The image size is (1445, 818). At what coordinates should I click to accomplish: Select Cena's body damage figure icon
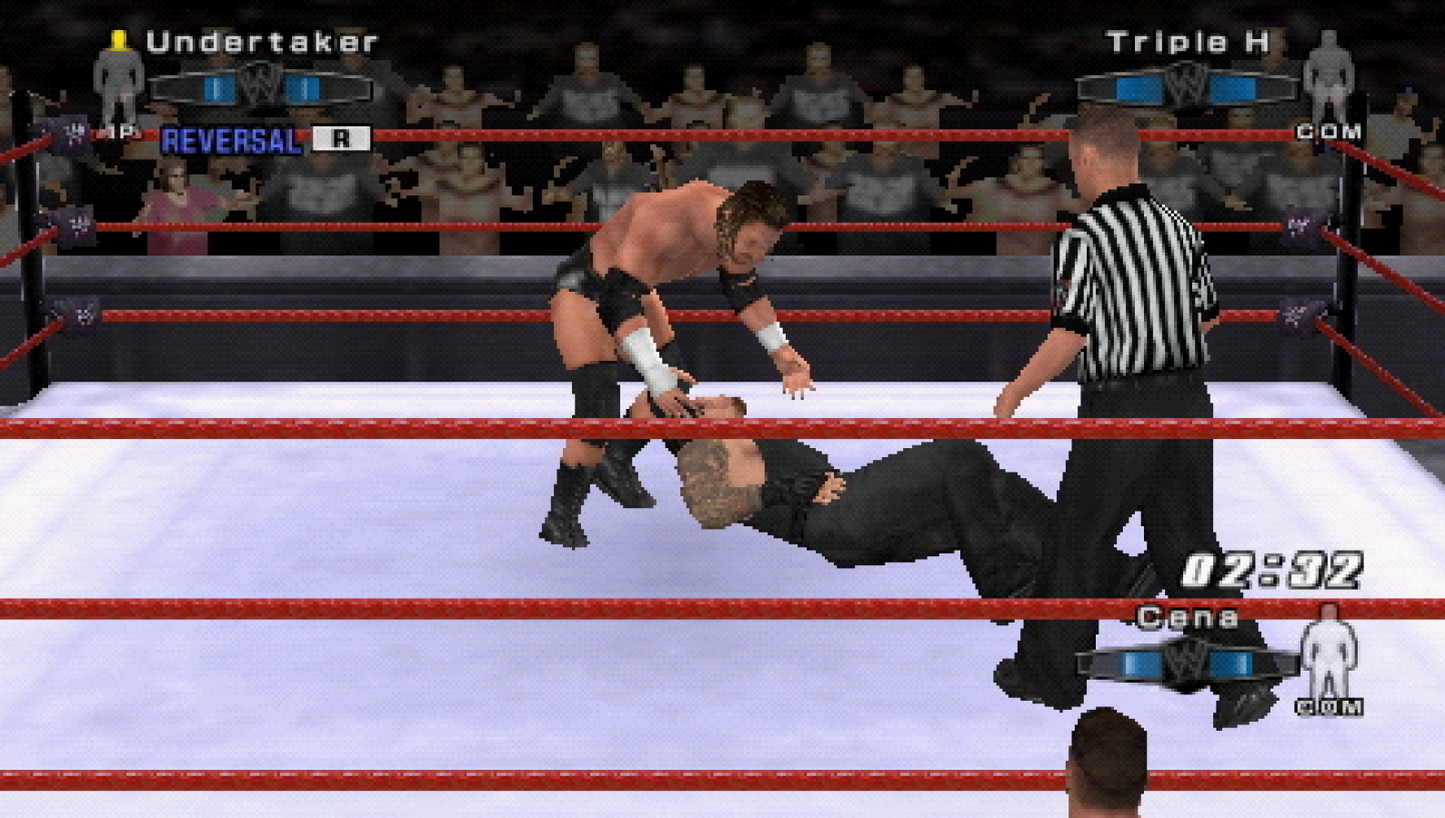pyautogui.click(x=1331, y=661)
